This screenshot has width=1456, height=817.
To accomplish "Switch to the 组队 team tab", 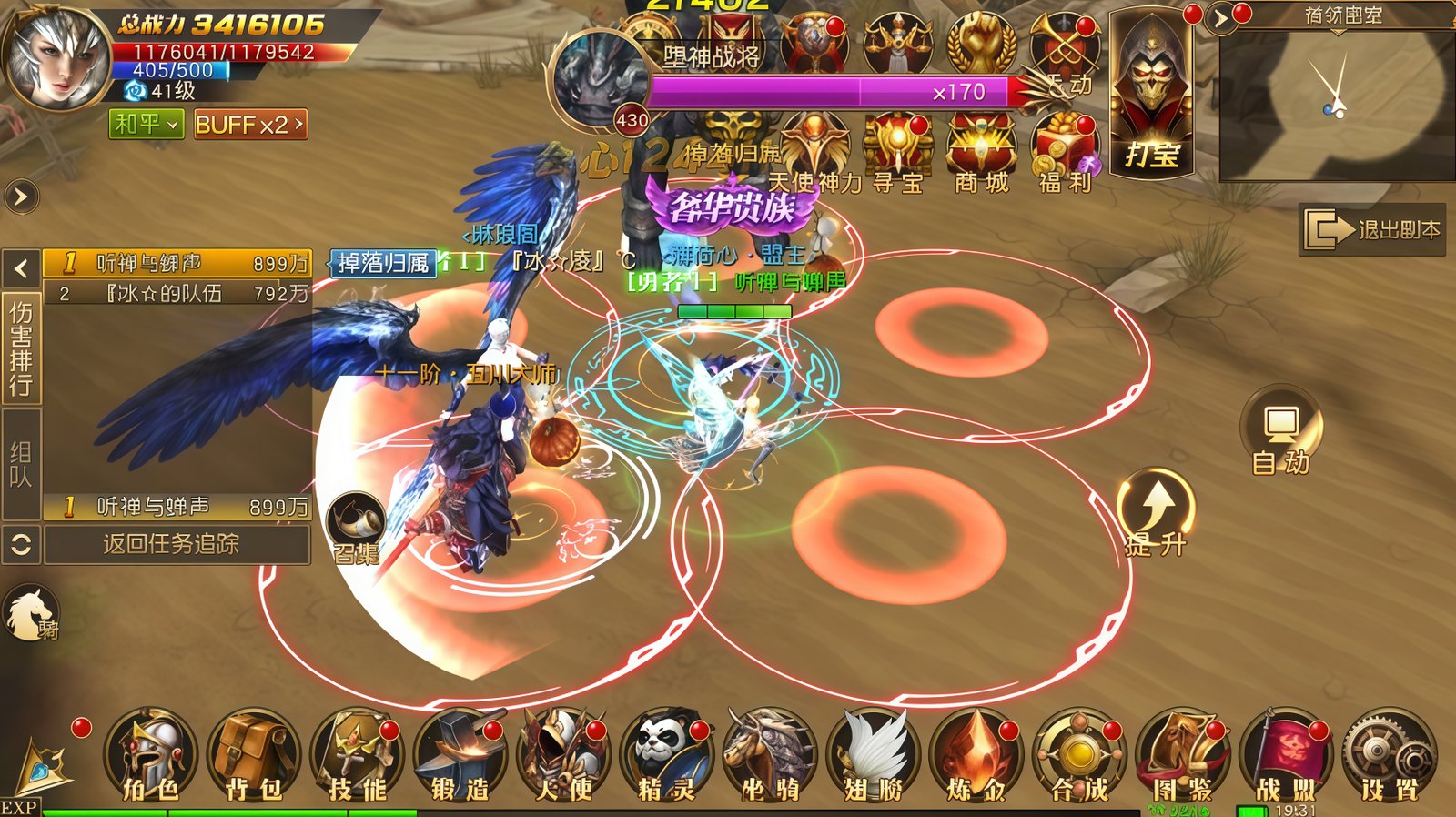I will (x=21, y=464).
